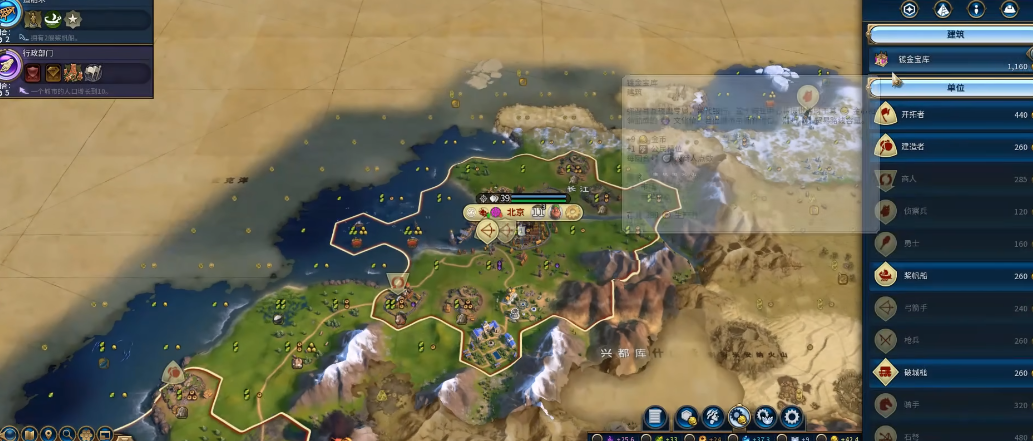This screenshot has height=441, width=1033.
Task: Open the 北京 city banner
Action: (515, 212)
